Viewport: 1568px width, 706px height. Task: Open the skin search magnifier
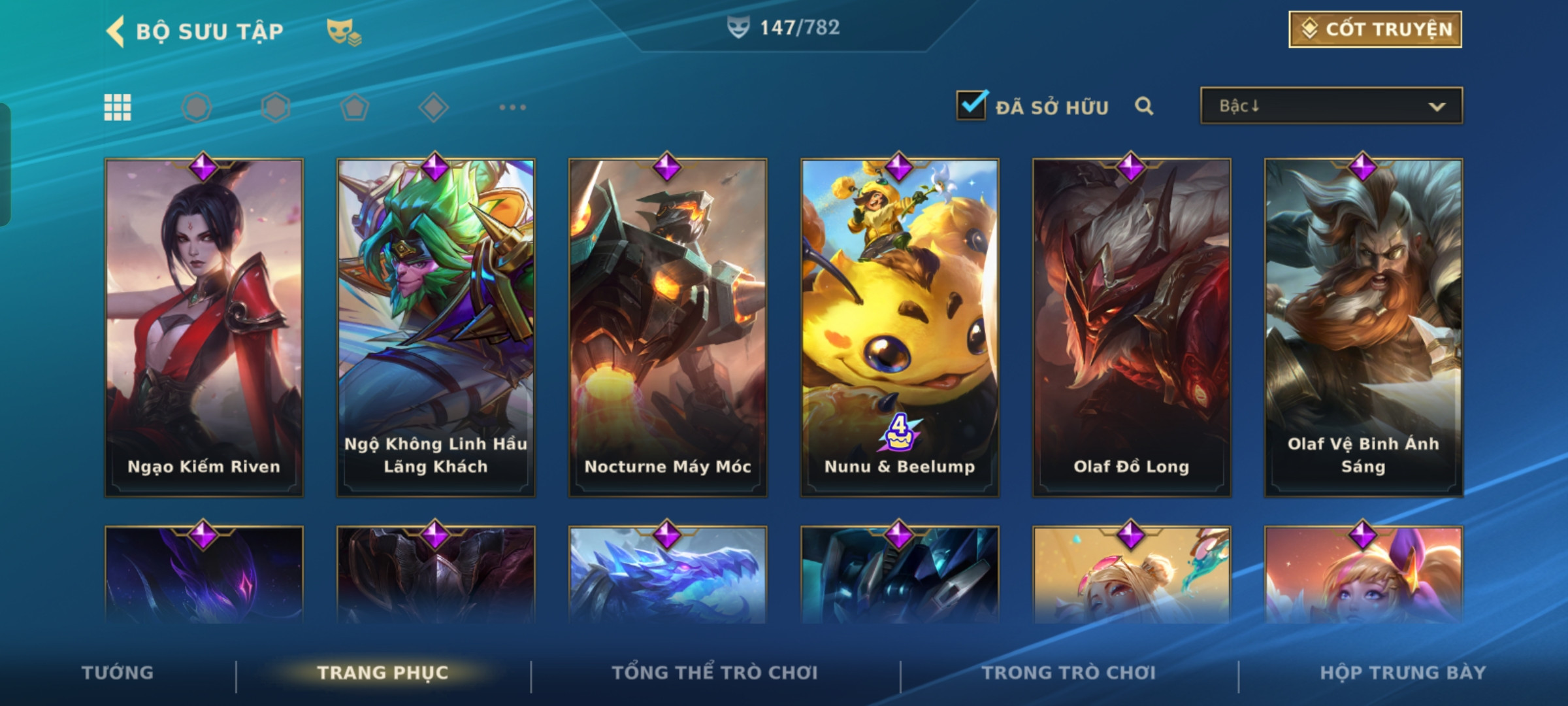(1143, 106)
